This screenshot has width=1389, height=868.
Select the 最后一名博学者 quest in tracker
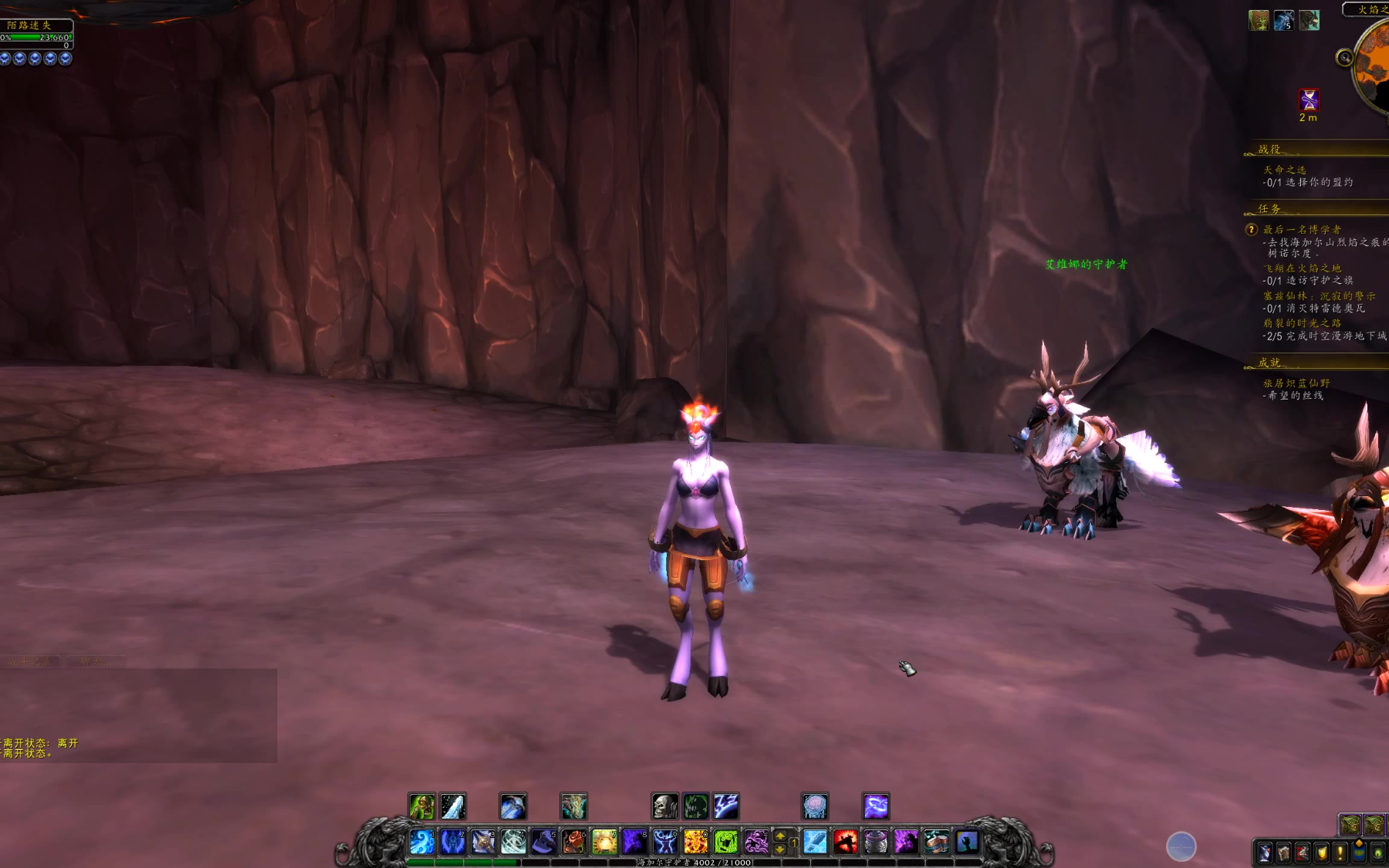pos(1302,229)
